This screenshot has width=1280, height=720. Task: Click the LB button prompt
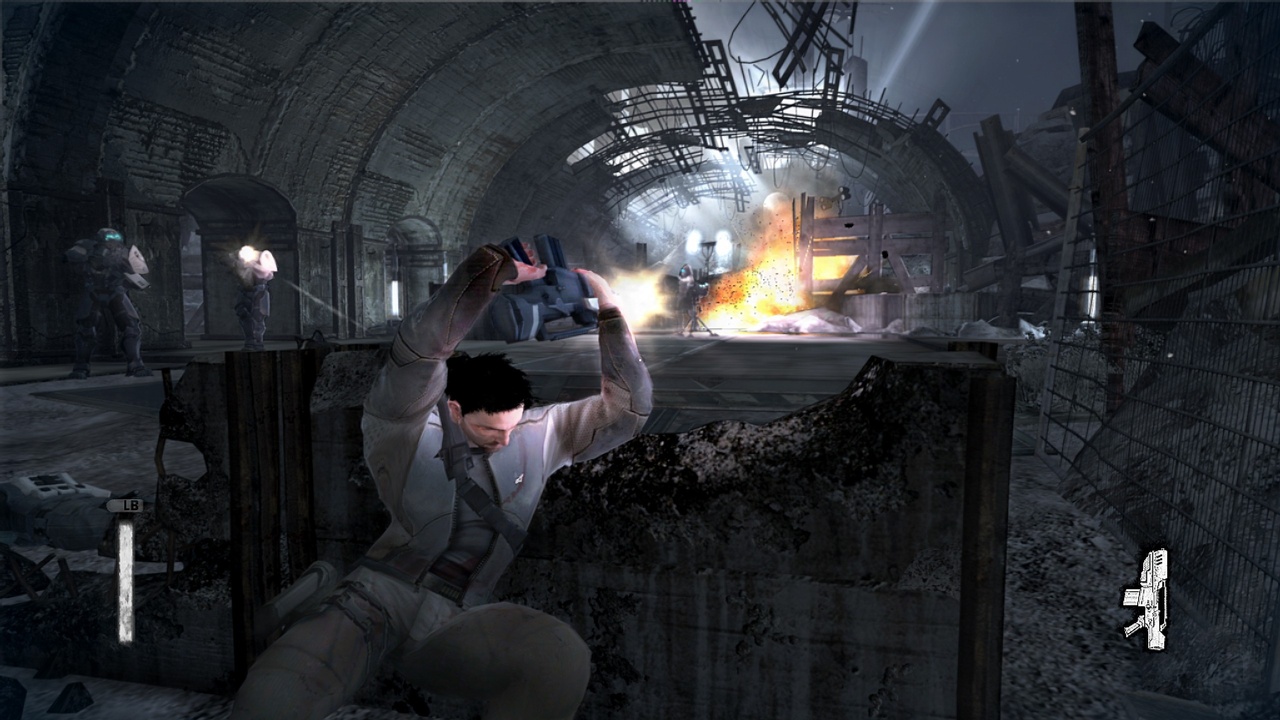[x=129, y=506]
